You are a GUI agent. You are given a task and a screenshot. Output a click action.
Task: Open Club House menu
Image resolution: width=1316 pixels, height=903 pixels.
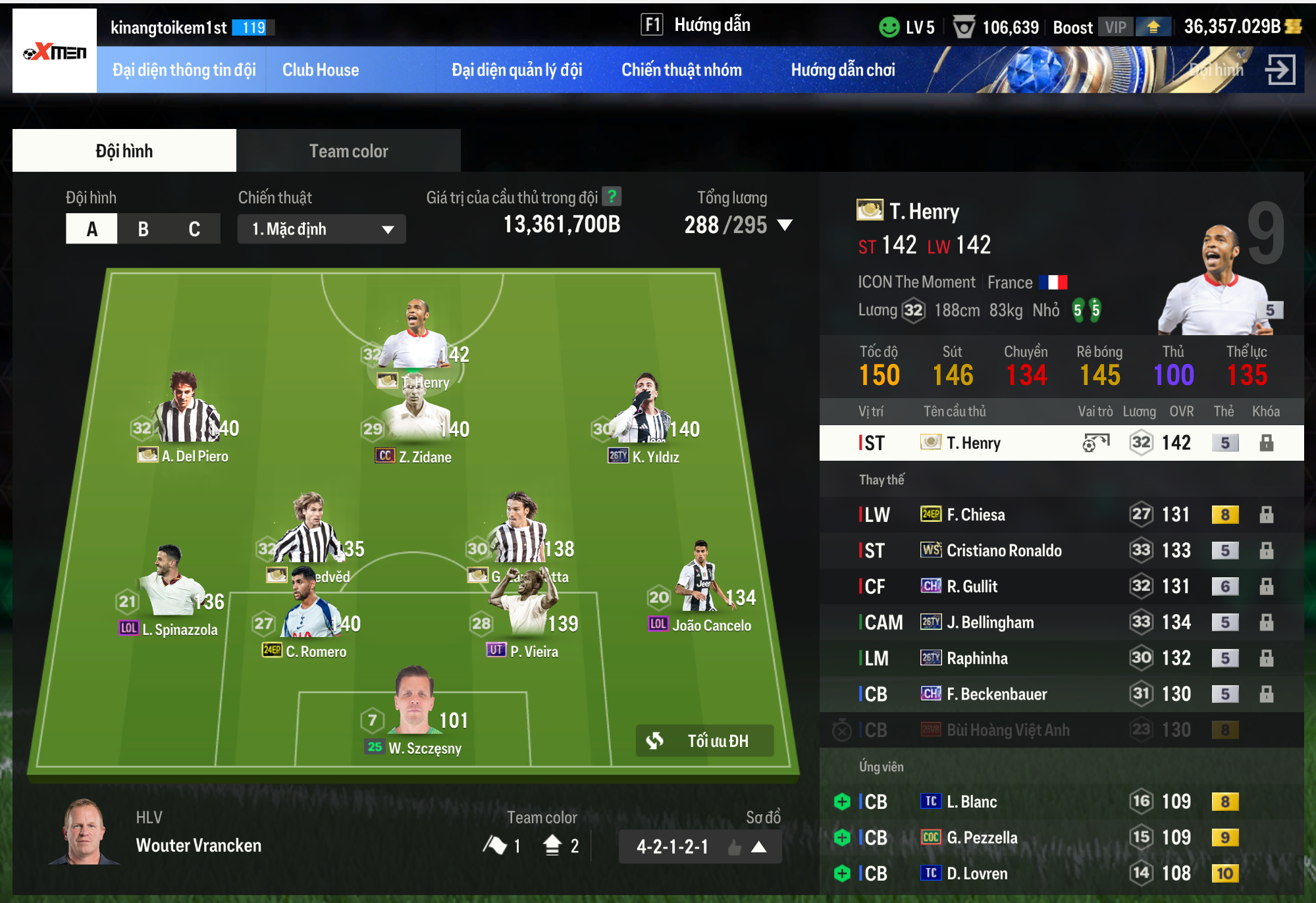[321, 70]
